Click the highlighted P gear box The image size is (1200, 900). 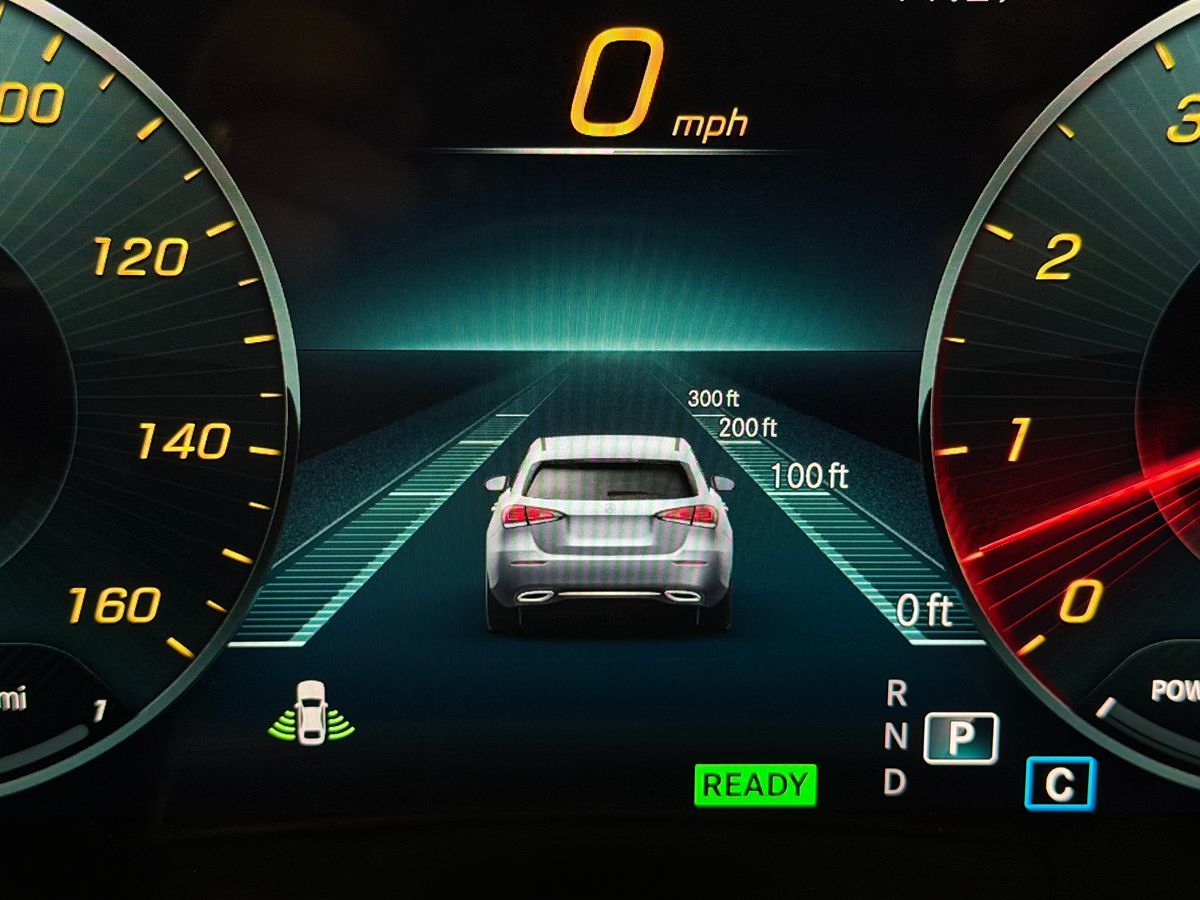point(960,738)
